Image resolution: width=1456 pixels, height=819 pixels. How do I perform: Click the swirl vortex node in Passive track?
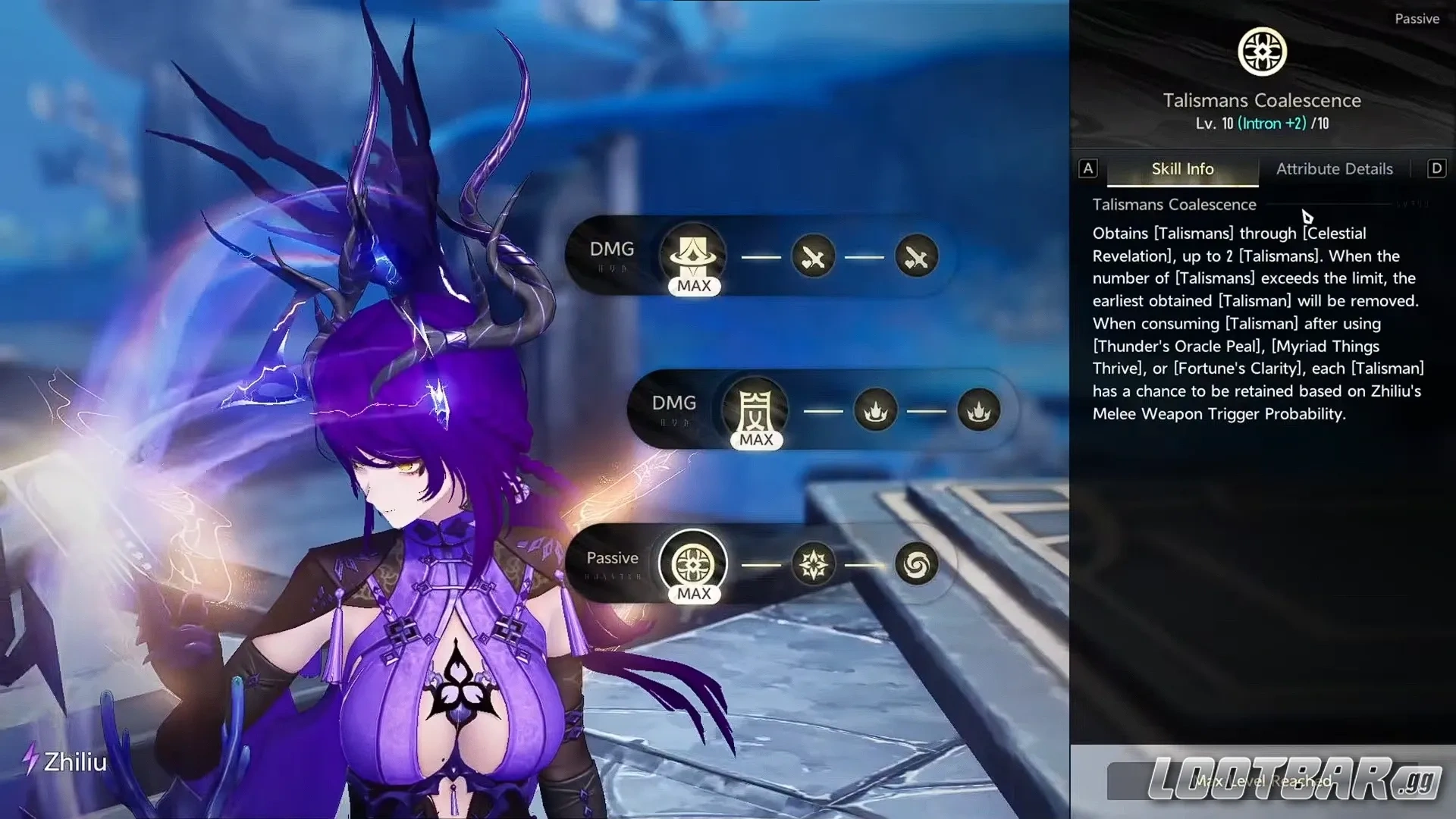click(x=915, y=564)
